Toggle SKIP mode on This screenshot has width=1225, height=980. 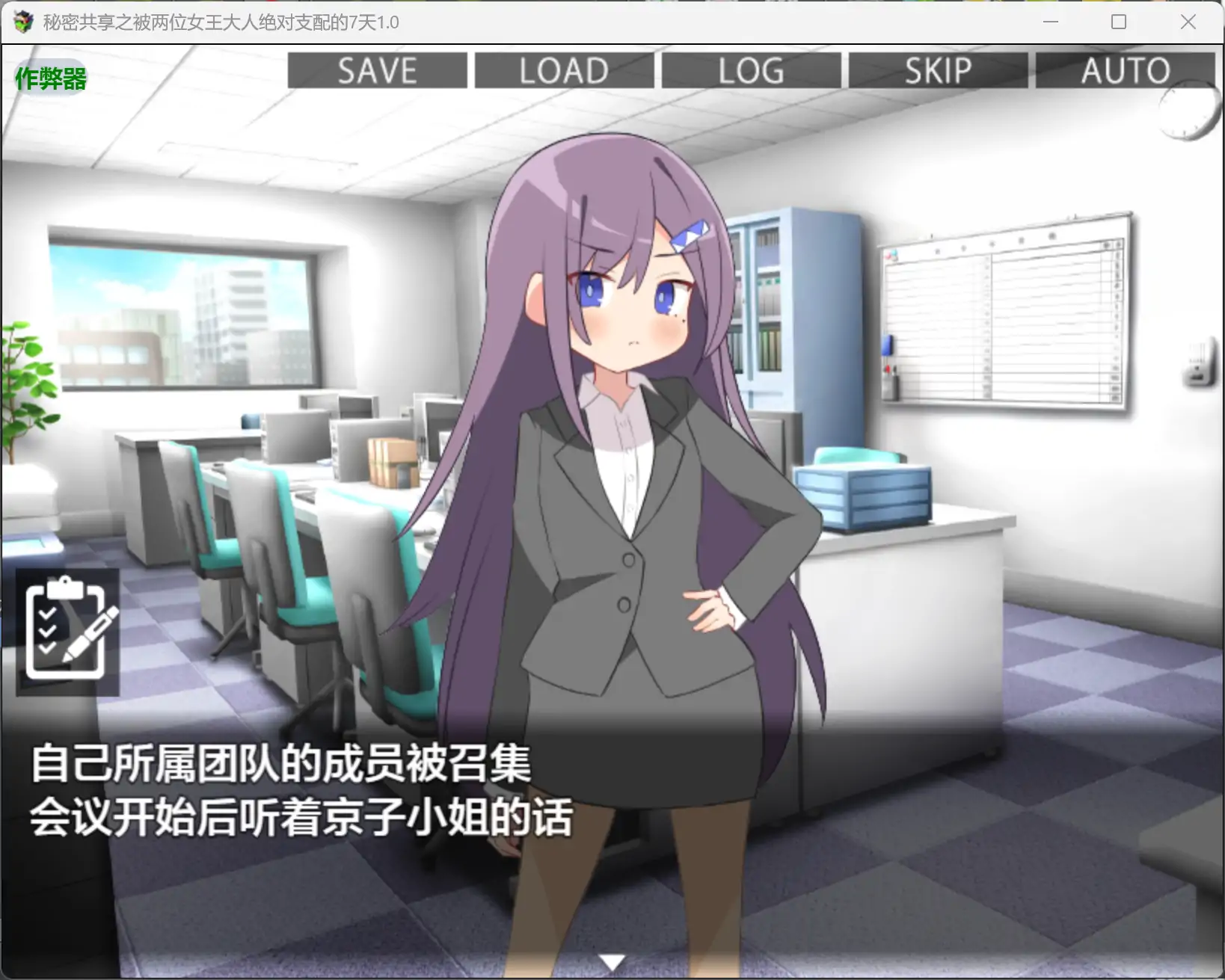click(x=938, y=71)
